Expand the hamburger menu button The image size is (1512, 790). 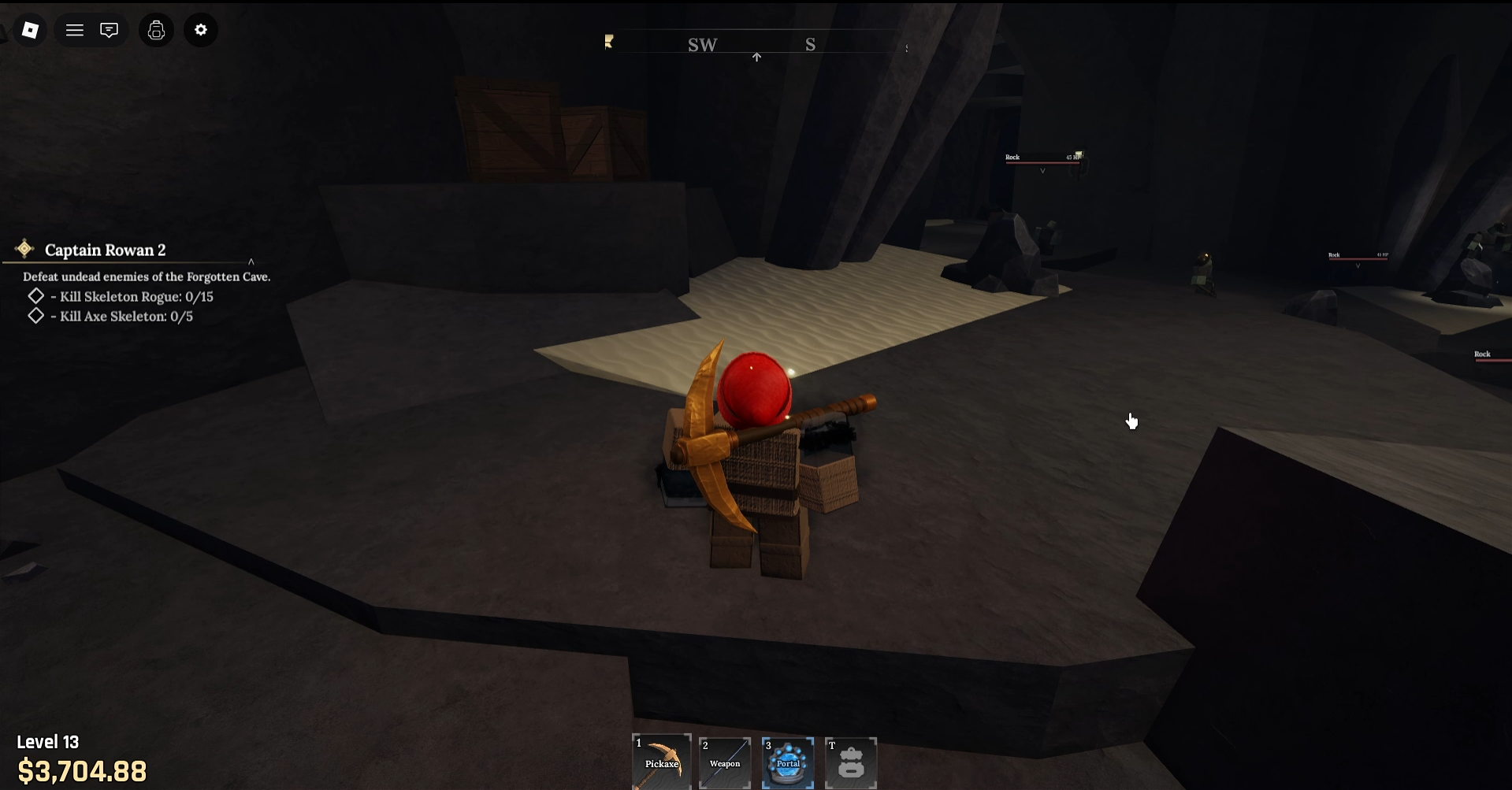point(75,30)
